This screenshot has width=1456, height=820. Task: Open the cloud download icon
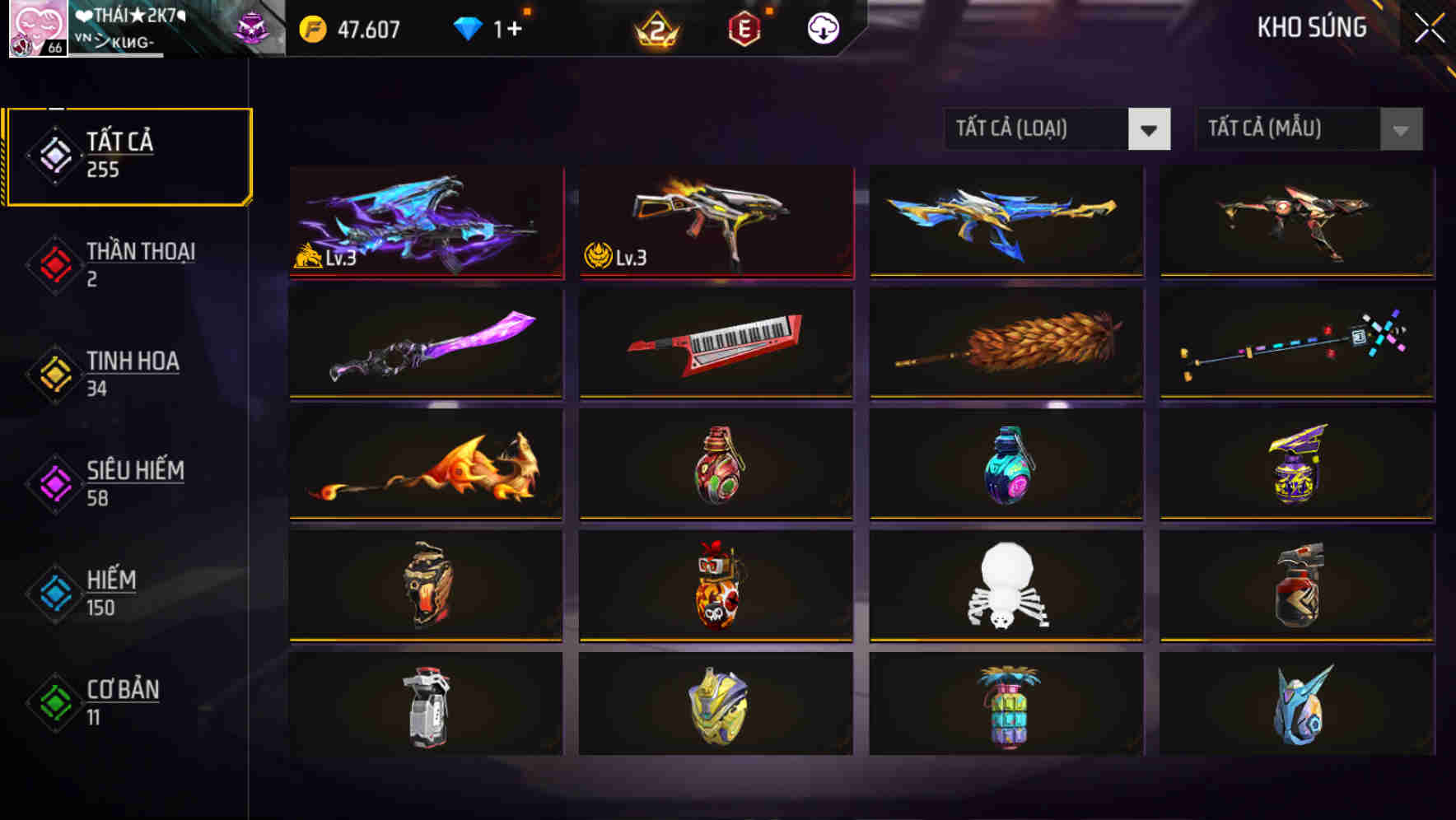[824, 27]
